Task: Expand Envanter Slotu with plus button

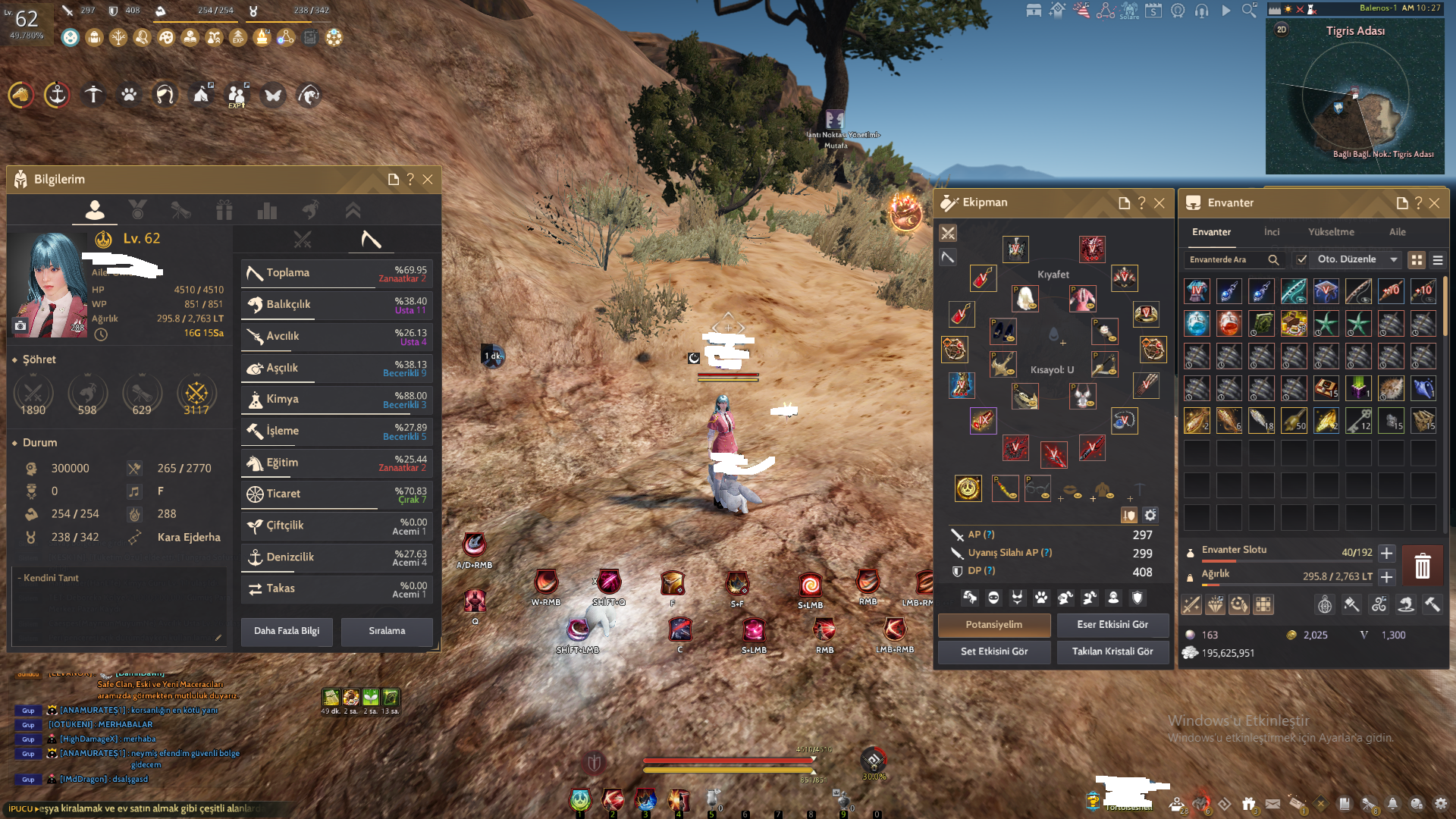Action: click(x=1386, y=553)
